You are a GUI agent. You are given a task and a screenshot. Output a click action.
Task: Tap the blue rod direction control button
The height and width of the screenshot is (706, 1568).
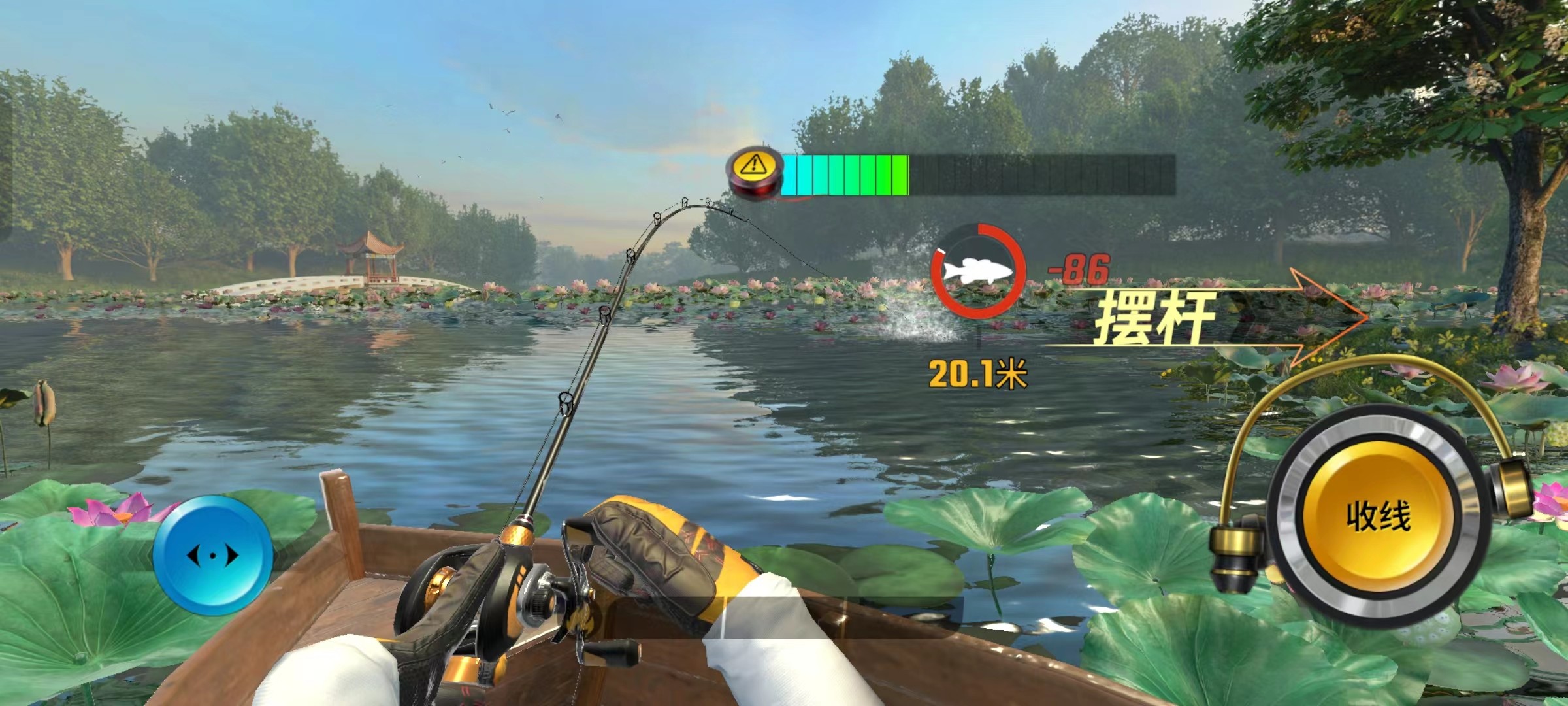point(213,556)
